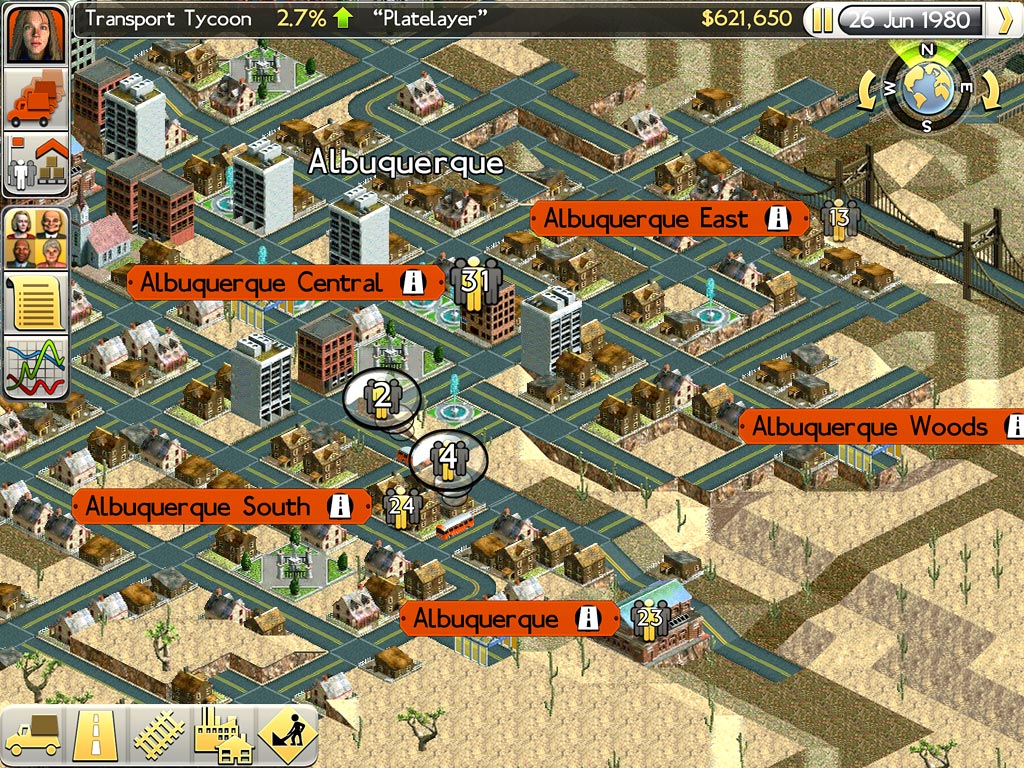The image size is (1024, 768).
Task: Show the stations list icon
Action: [x=38, y=165]
